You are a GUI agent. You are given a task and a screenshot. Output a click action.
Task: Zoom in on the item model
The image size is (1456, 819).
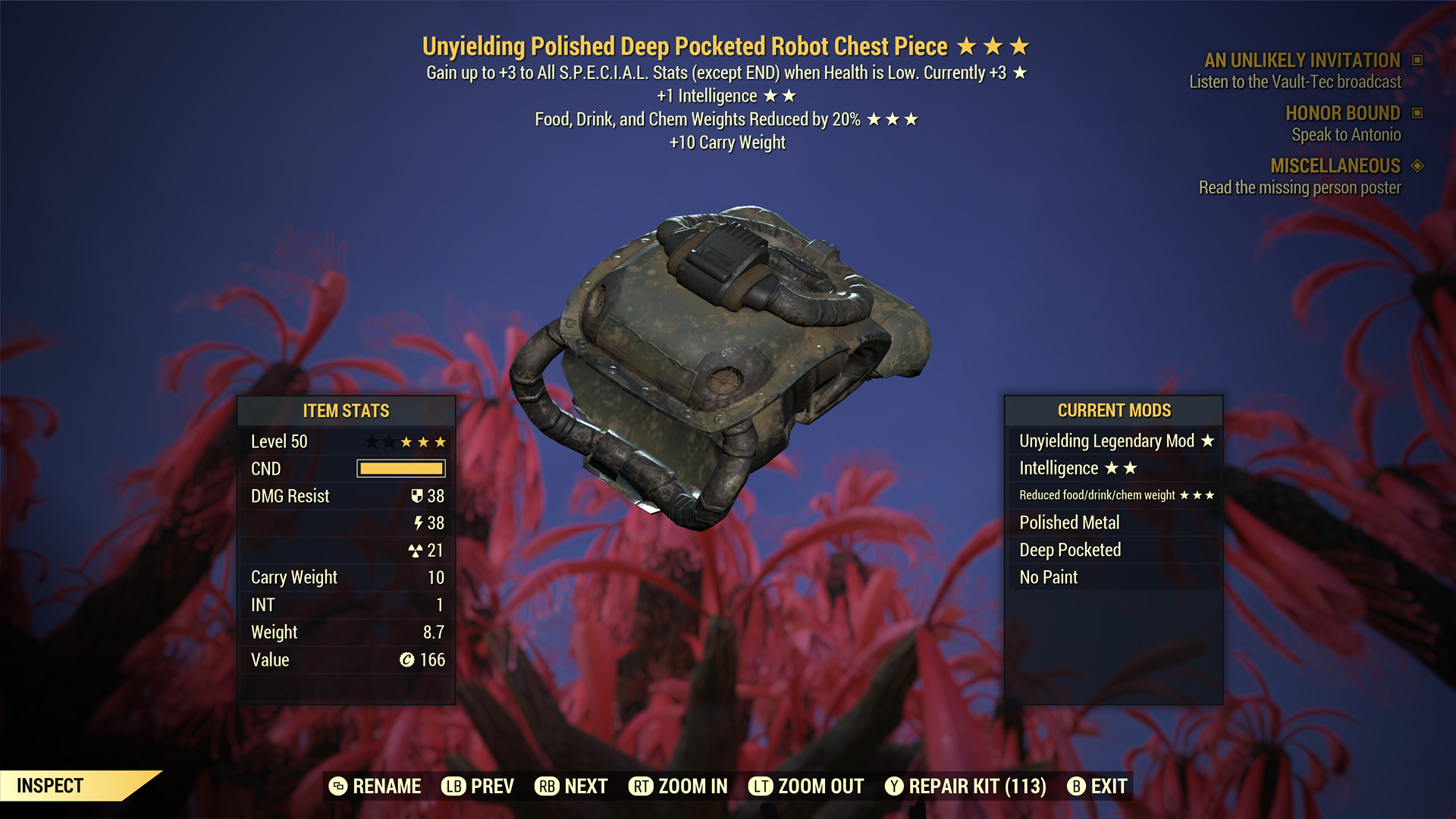click(x=678, y=786)
